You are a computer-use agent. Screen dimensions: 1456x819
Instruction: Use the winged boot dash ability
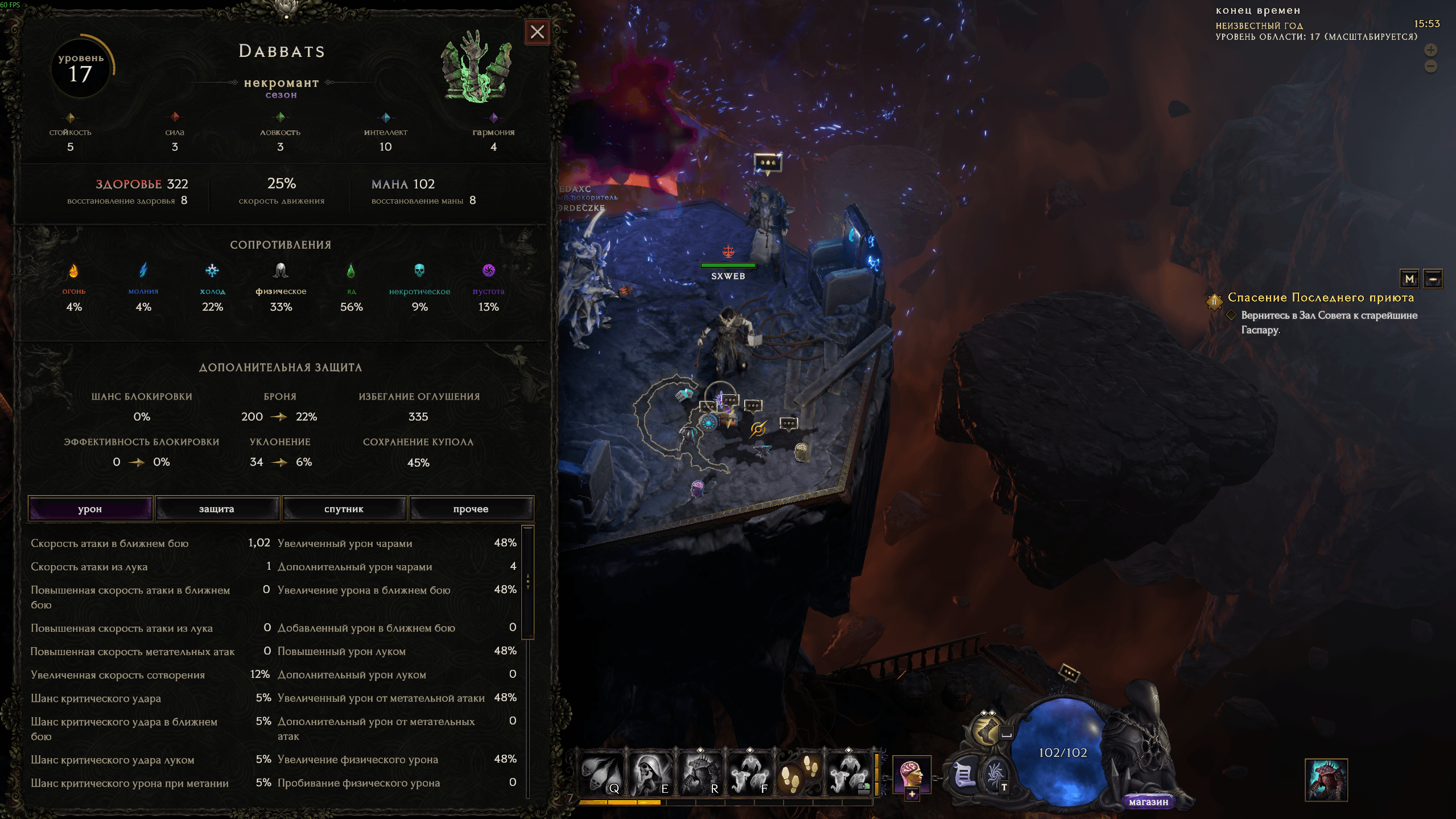click(x=987, y=730)
